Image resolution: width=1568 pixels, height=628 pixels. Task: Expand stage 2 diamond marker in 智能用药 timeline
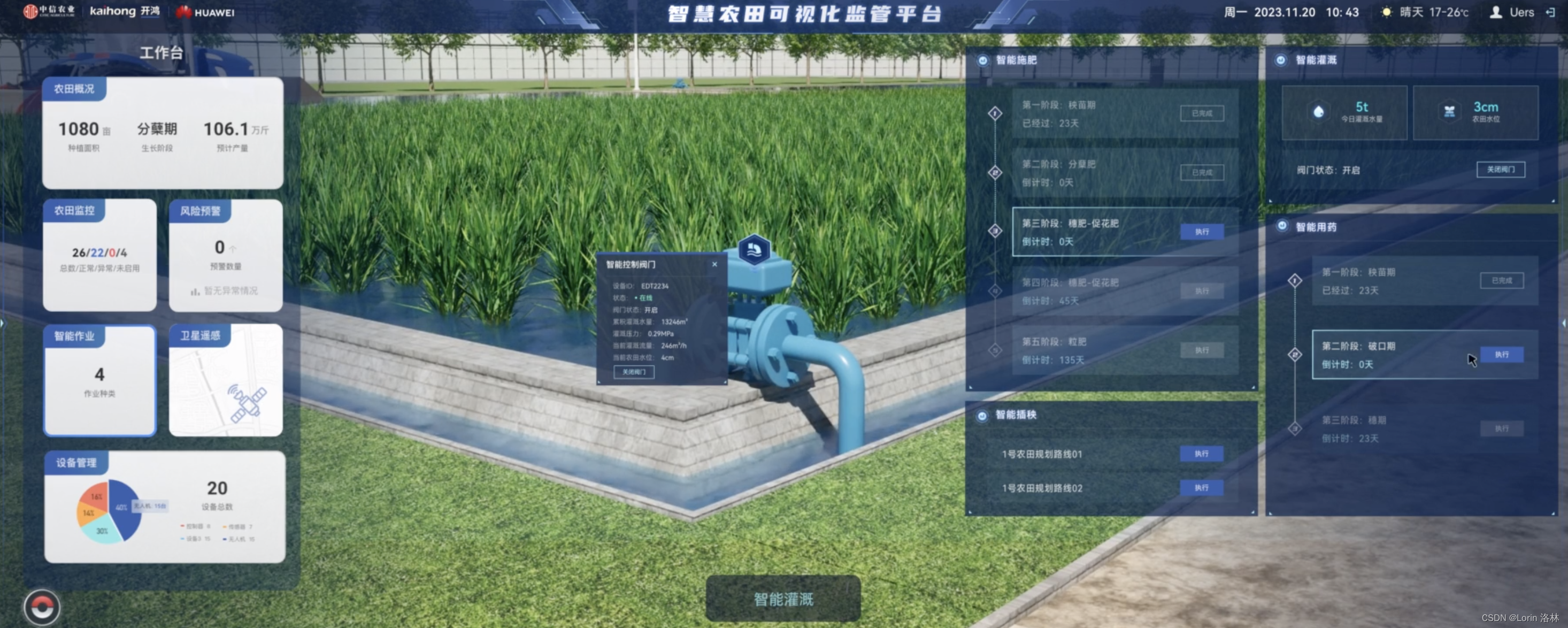point(1294,355)
